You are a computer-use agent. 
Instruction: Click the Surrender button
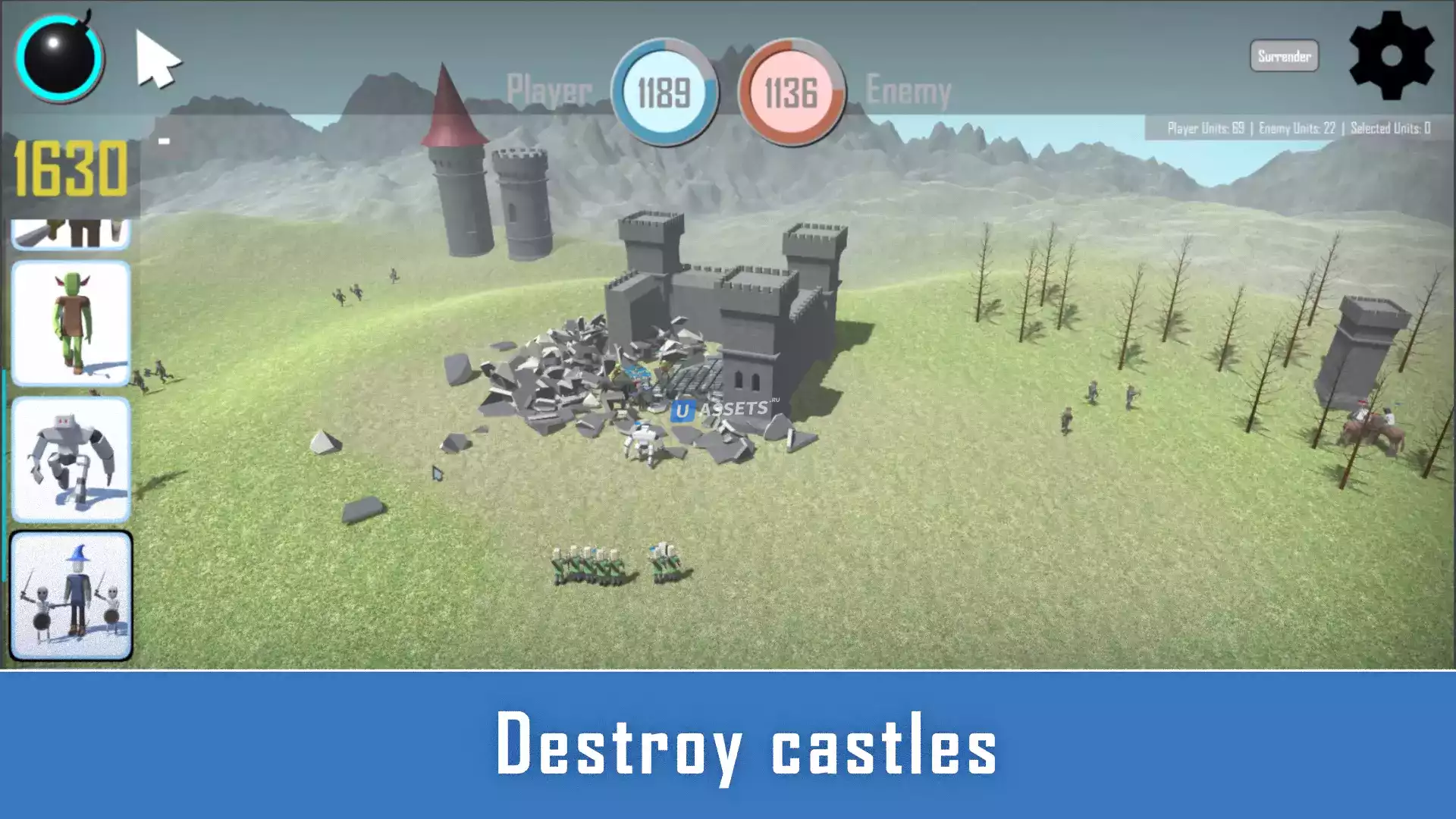[1284, 56]
